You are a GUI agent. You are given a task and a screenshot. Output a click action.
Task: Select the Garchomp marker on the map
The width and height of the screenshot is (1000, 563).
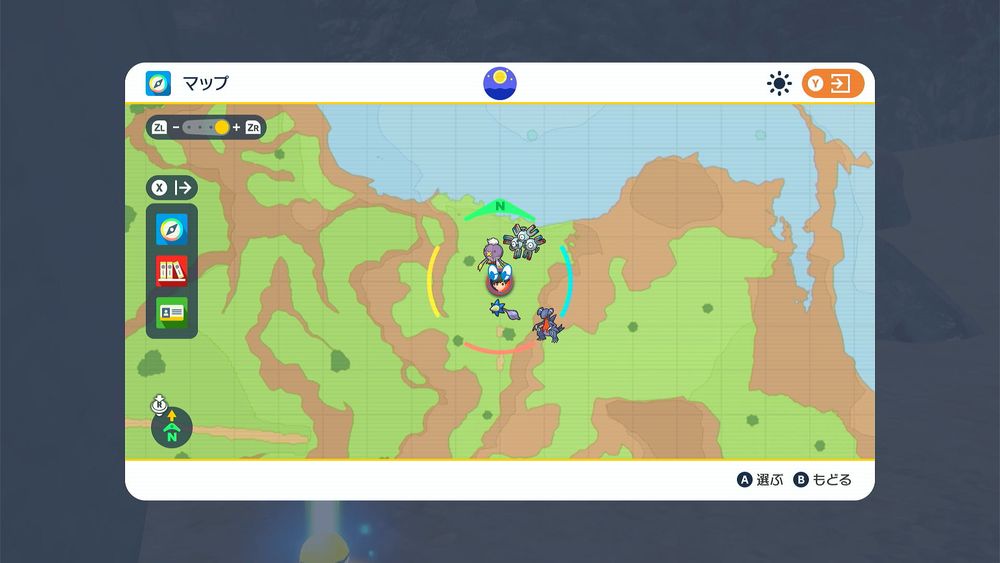547,323
